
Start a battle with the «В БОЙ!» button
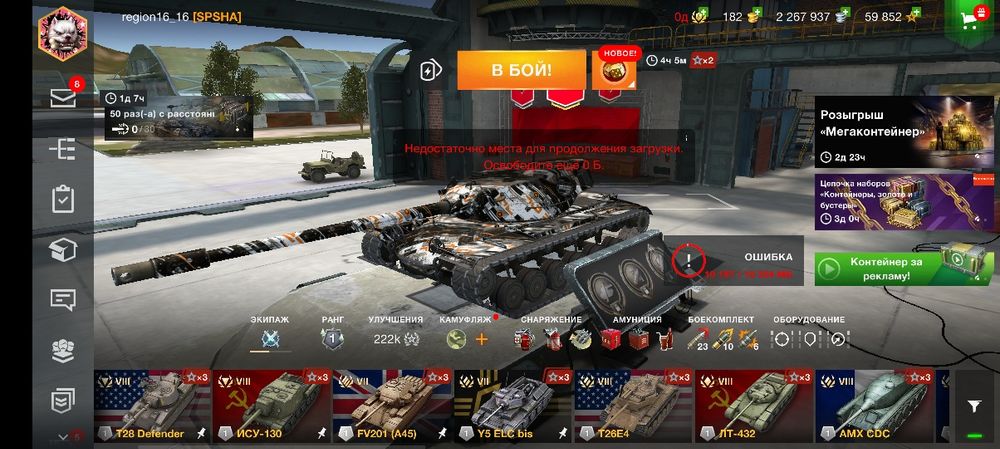click(521, 71)
